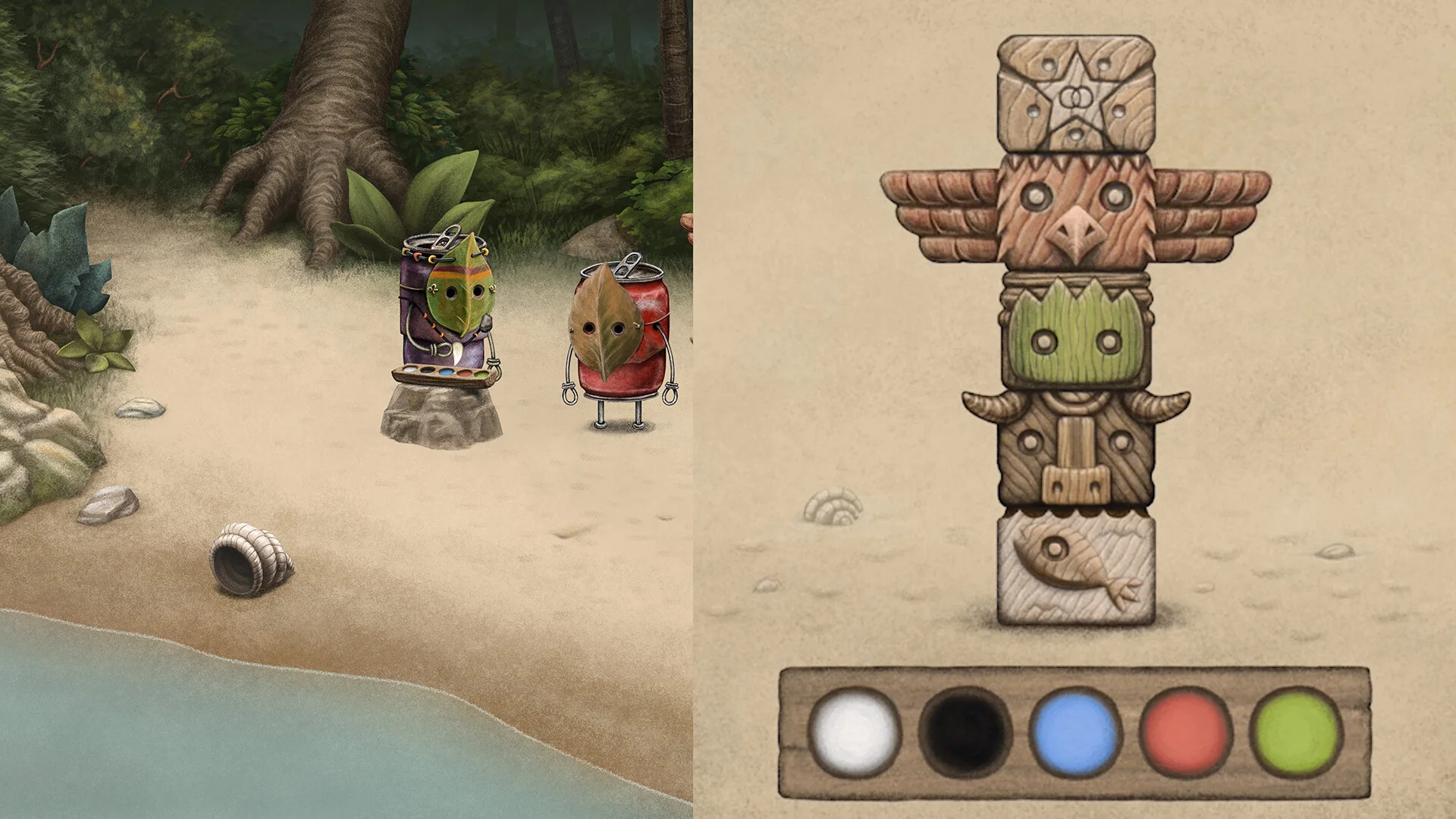Viewport: 1456px width, 819px height.
Task: Select the red paint color
Action: click(1185, 733)
